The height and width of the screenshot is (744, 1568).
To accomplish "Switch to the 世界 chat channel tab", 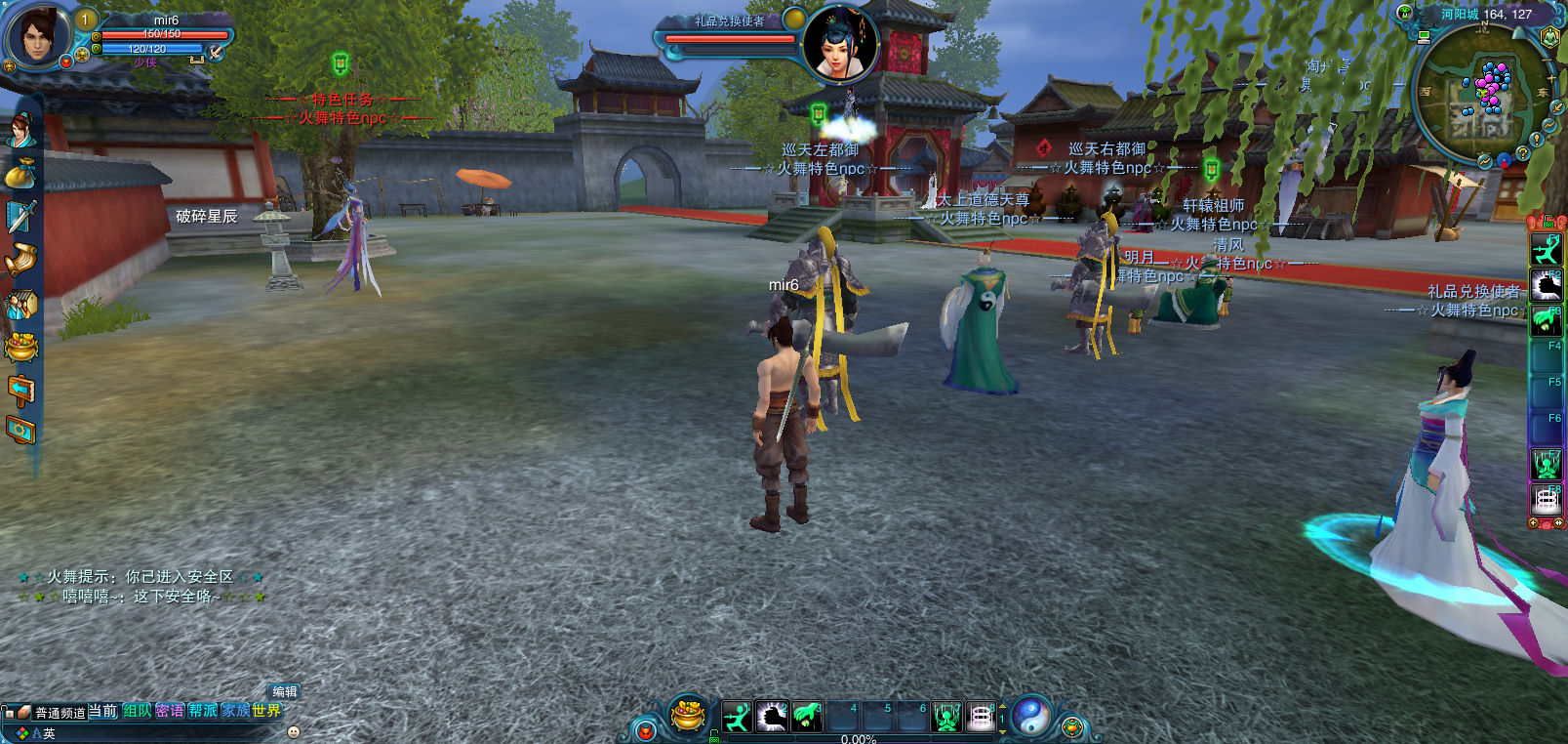I will (266, 711).
